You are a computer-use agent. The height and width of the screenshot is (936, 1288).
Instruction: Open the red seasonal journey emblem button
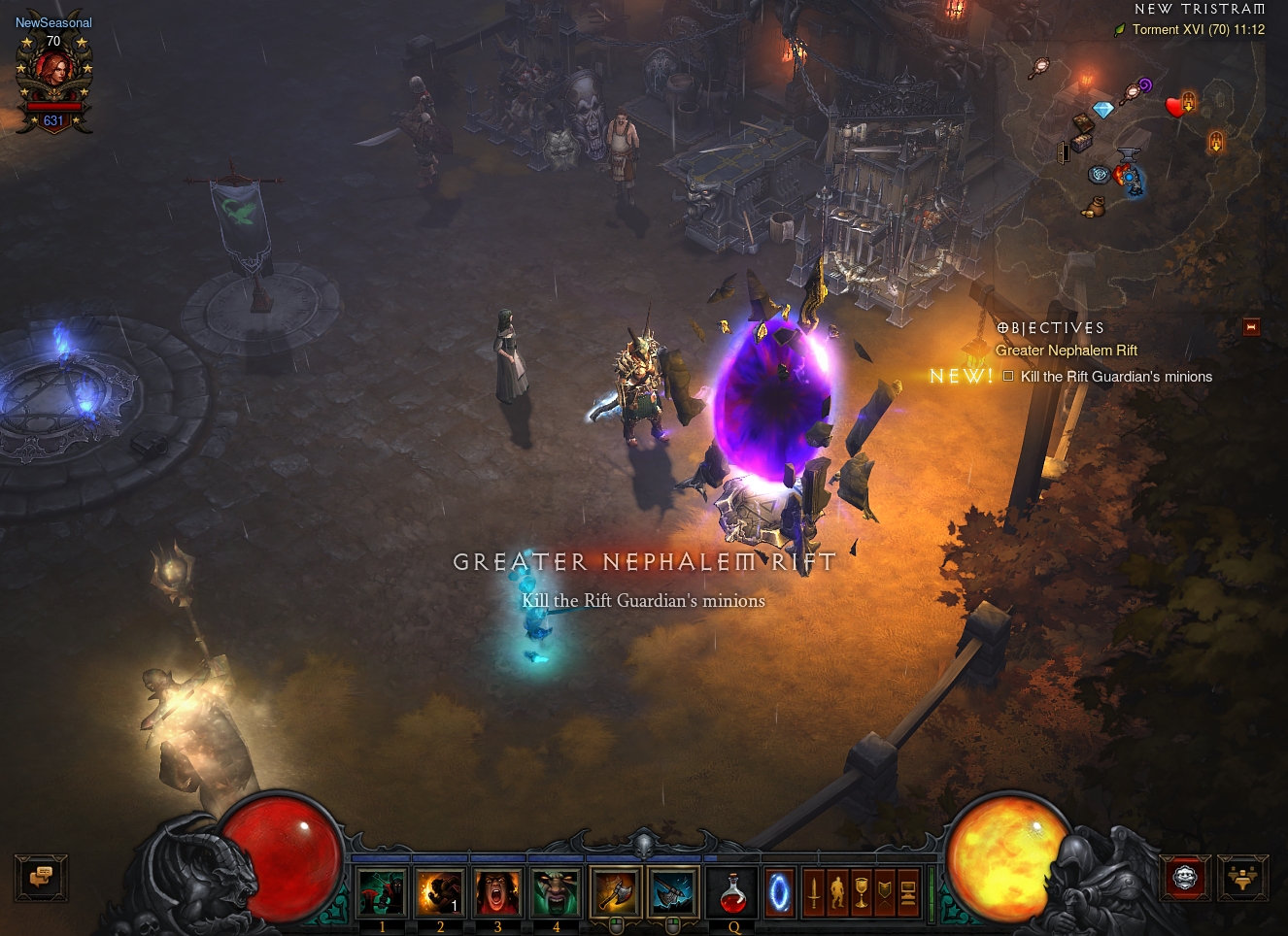(x=1186, y=878)
